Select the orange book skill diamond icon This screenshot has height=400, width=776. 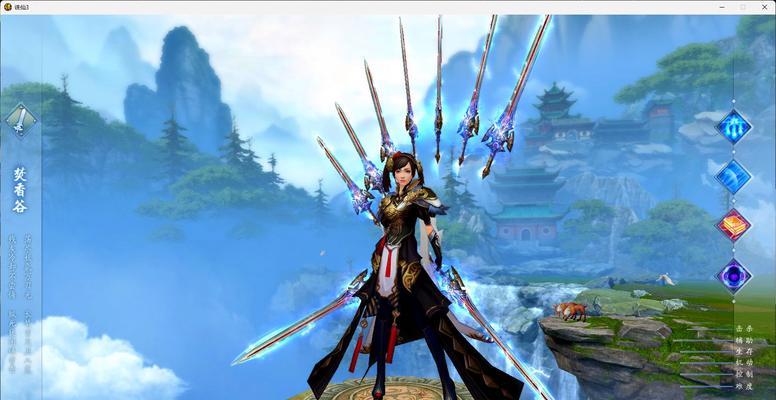pyautogui.click(x=733, y=224)
